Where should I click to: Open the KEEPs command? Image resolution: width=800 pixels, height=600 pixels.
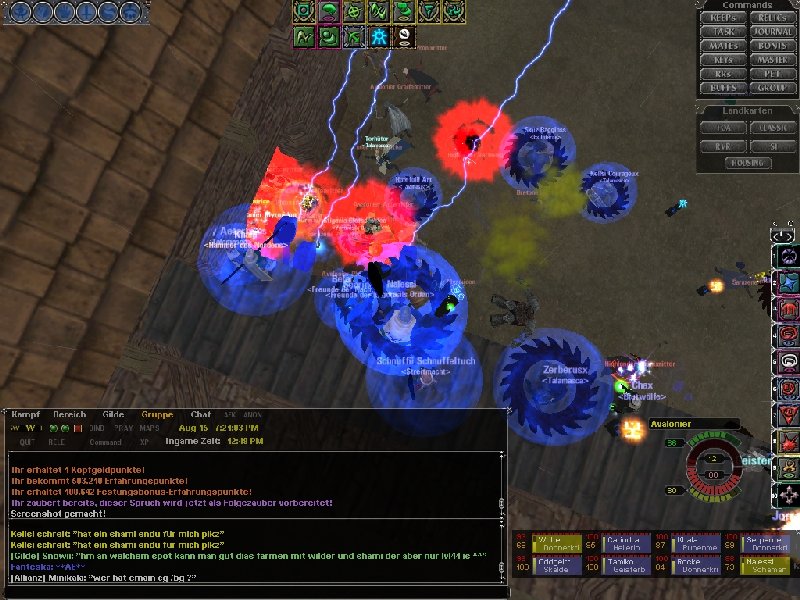tap(723, 18)
